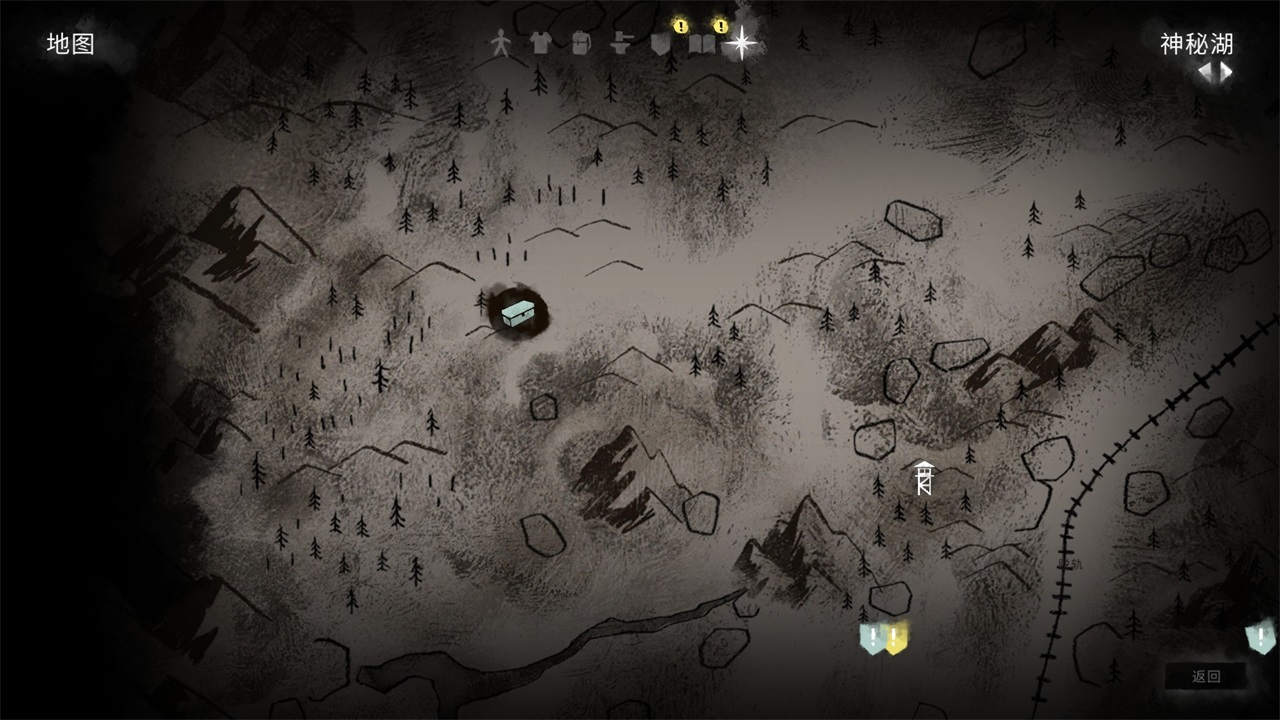Go to previous region with left arrow
The width and height of the screenshot is (1280, 720).
point(1206,71)
